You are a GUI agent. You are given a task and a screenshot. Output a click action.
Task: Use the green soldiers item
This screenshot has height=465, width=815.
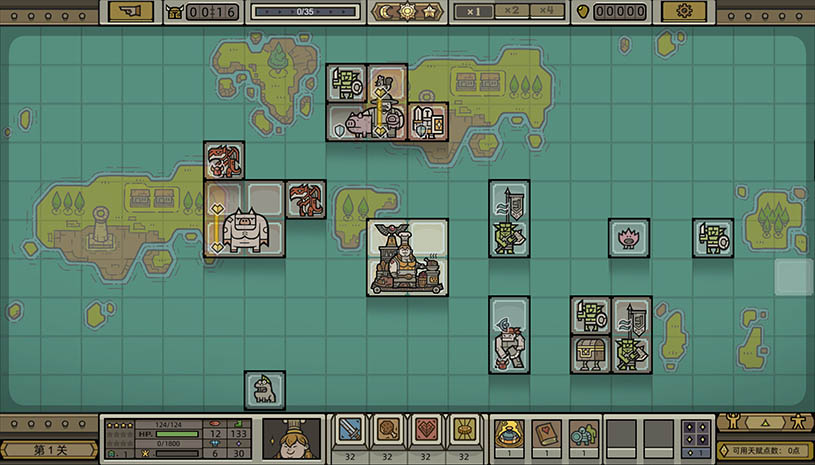click(584, 433)
